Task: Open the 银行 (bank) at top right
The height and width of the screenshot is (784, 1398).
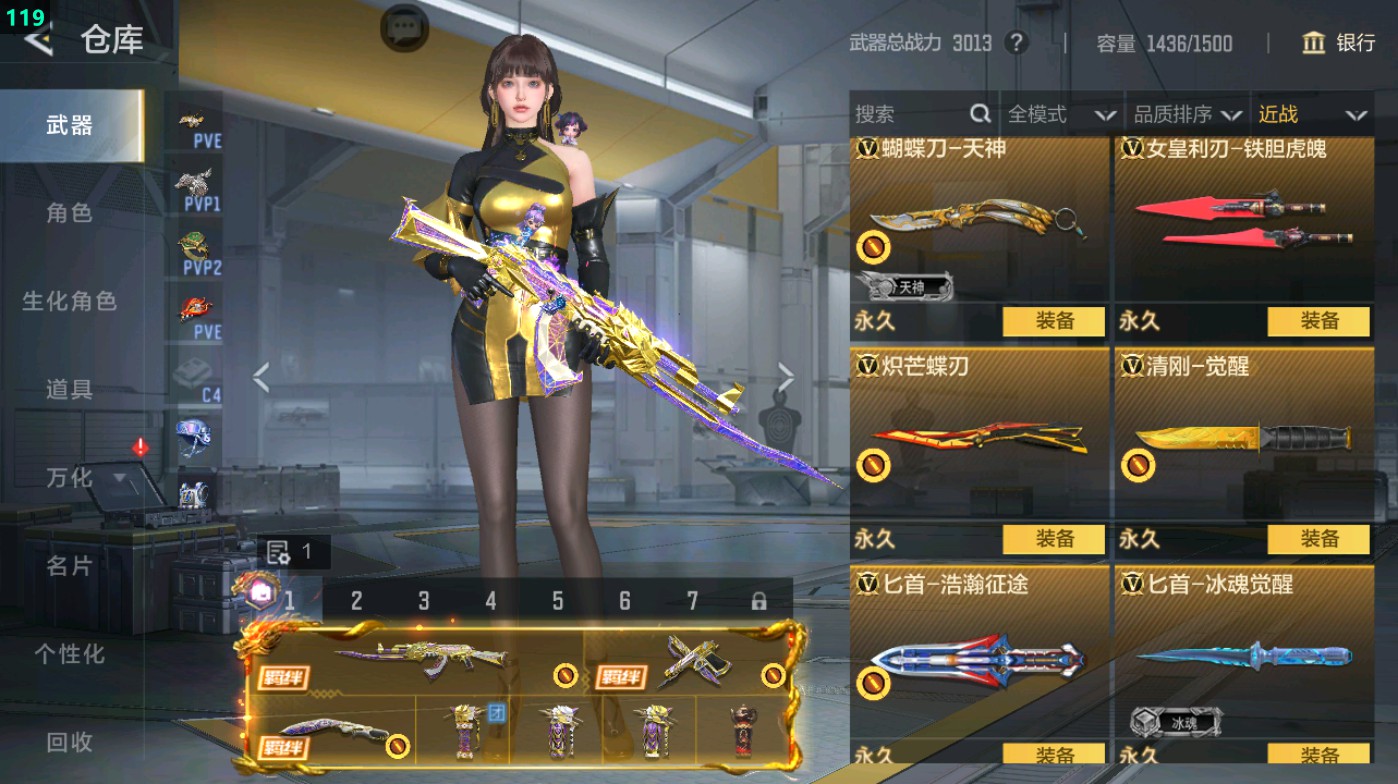Action: (x=1340, y=44)
